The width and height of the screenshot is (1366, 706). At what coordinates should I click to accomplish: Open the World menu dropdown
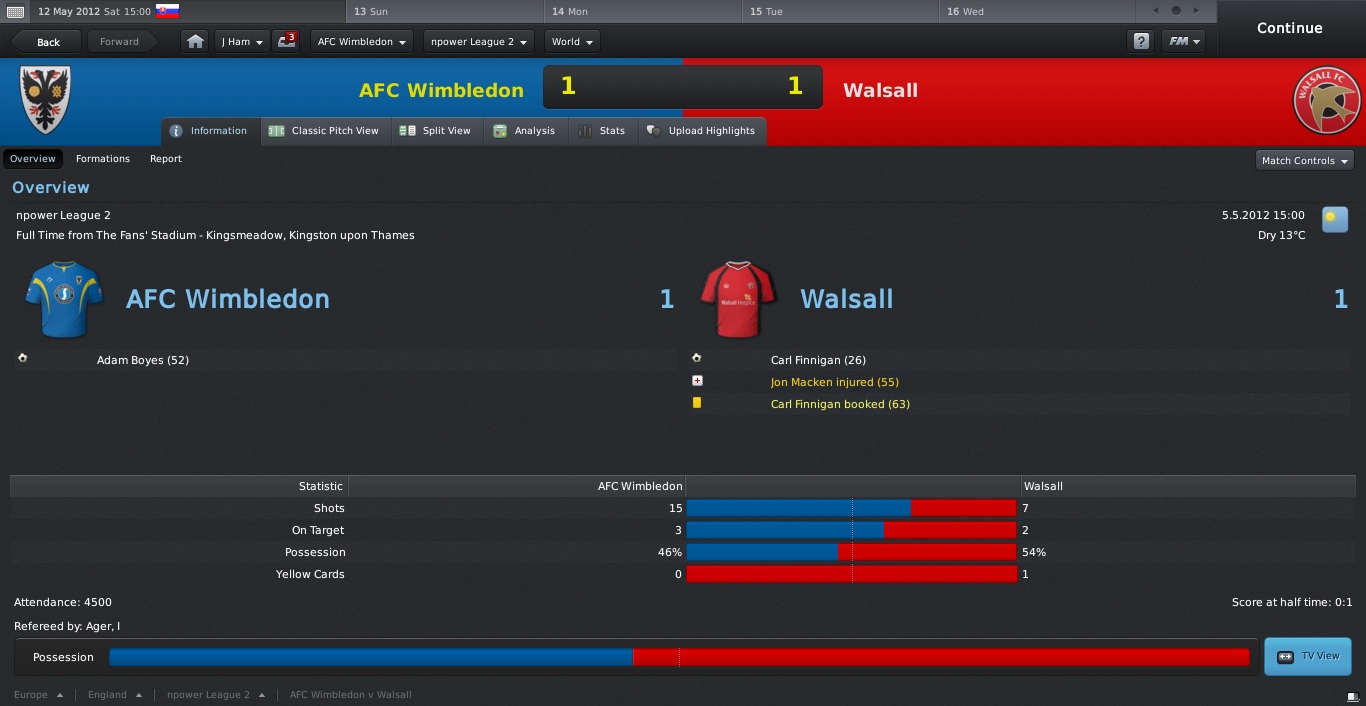573,42
